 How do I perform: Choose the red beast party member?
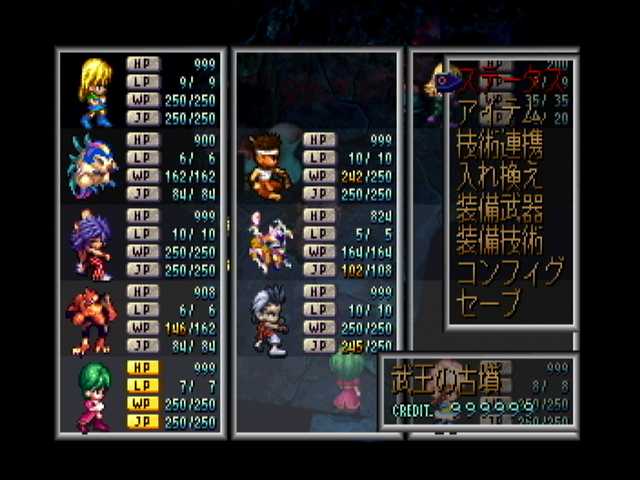[92, 319]
